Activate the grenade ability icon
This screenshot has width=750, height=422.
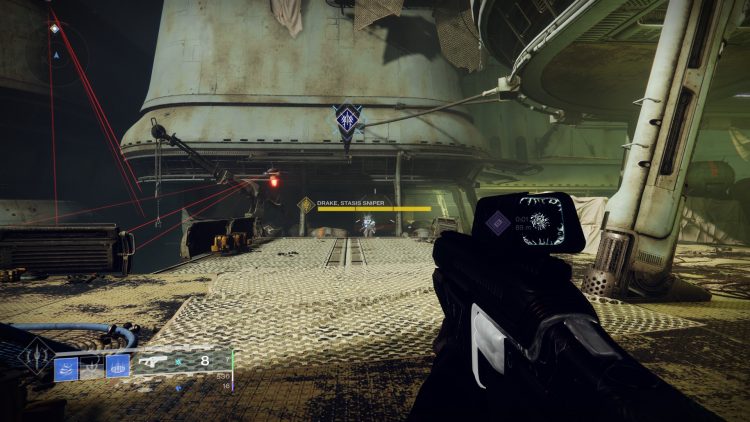tap(66, 367)
